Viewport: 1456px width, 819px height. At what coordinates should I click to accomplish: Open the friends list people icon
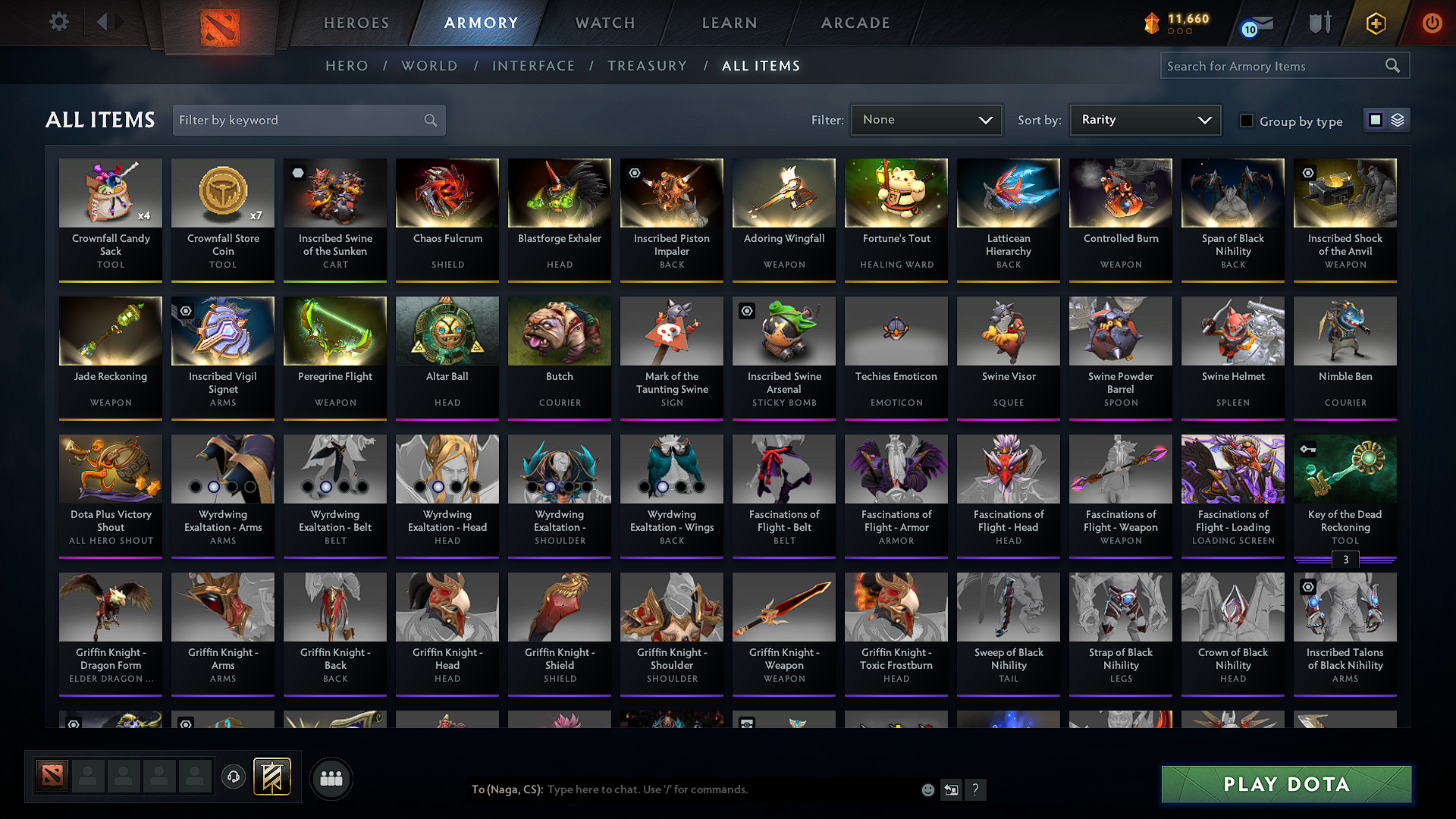click(x=331, y=778)
